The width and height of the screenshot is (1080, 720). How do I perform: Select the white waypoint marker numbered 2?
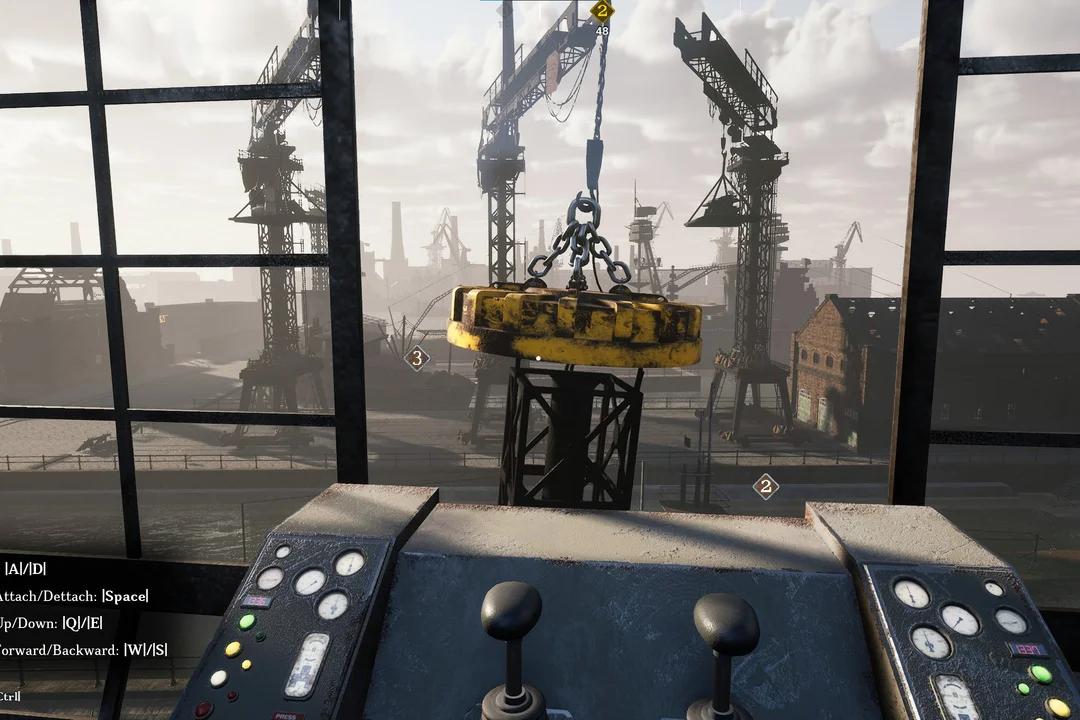point(765,487)
